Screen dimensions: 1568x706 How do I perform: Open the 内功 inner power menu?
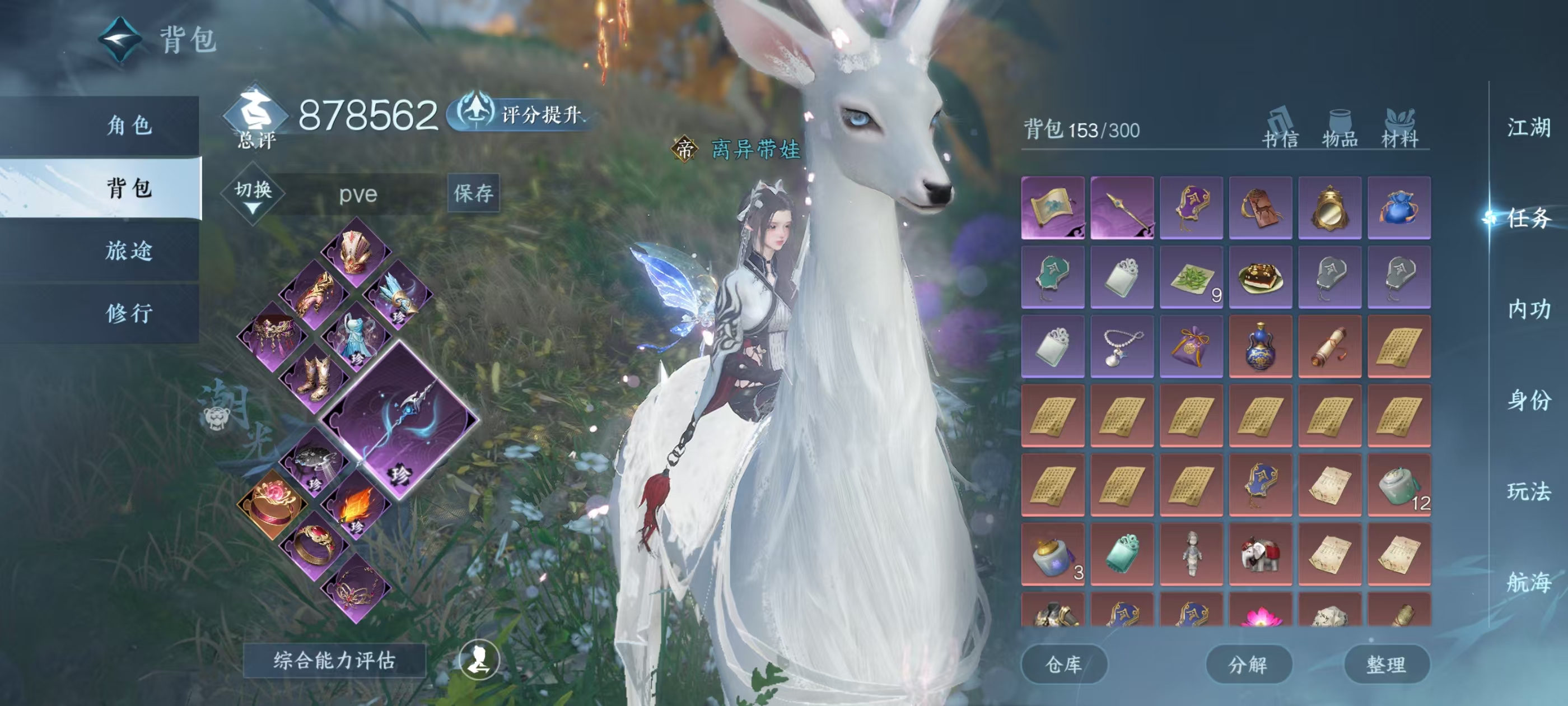click(x=1528, y=309)
